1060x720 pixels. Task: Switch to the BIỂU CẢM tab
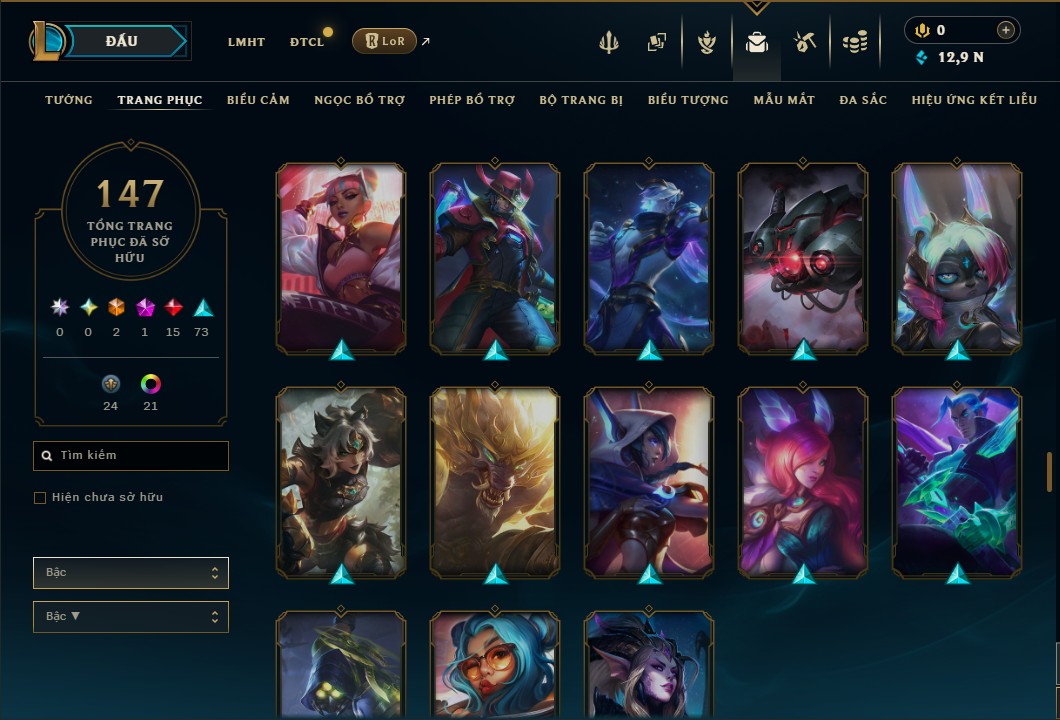click(258, 100)
